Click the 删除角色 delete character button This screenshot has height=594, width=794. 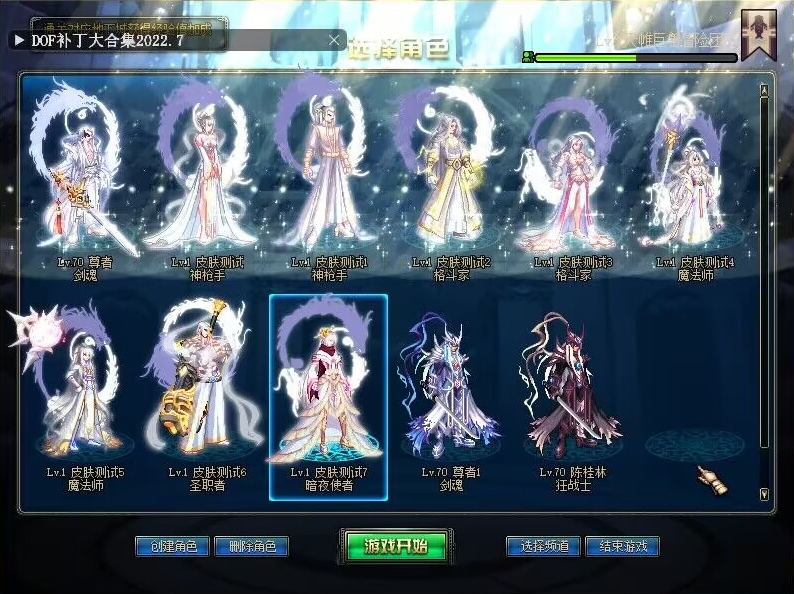click(251, 546)
